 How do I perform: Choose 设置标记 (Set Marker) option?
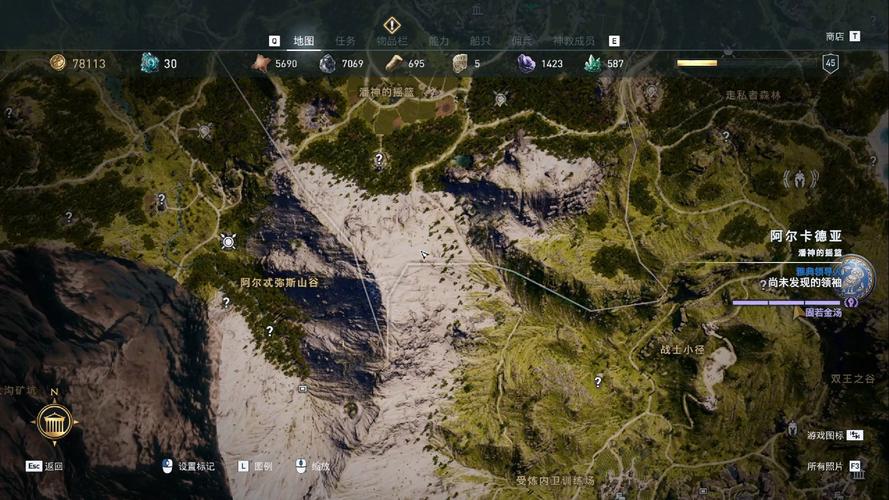coord(196,466)
